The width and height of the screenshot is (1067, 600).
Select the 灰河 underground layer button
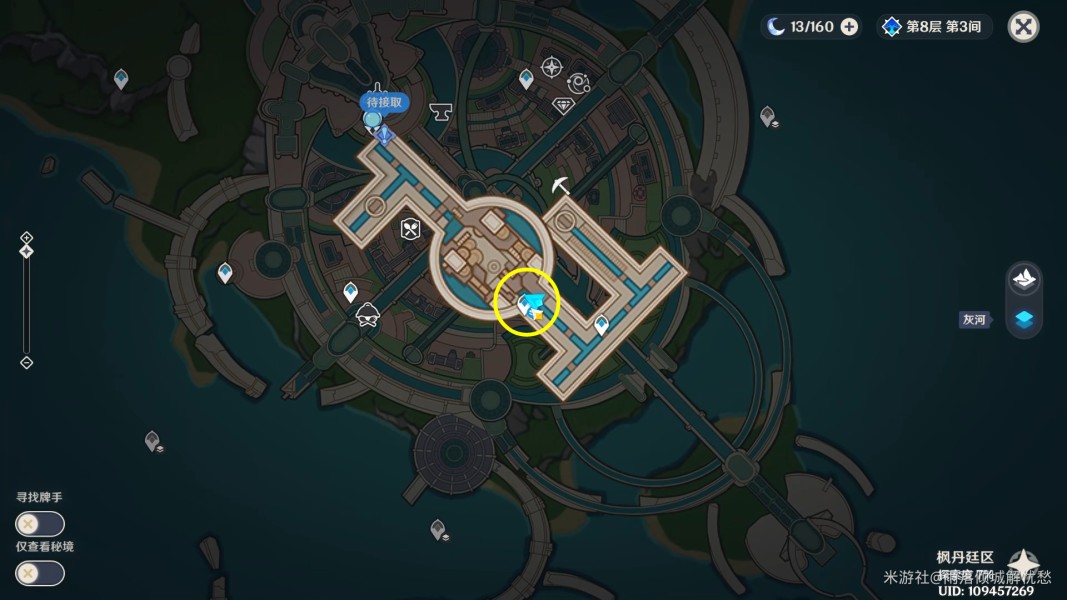[1024, 319]
